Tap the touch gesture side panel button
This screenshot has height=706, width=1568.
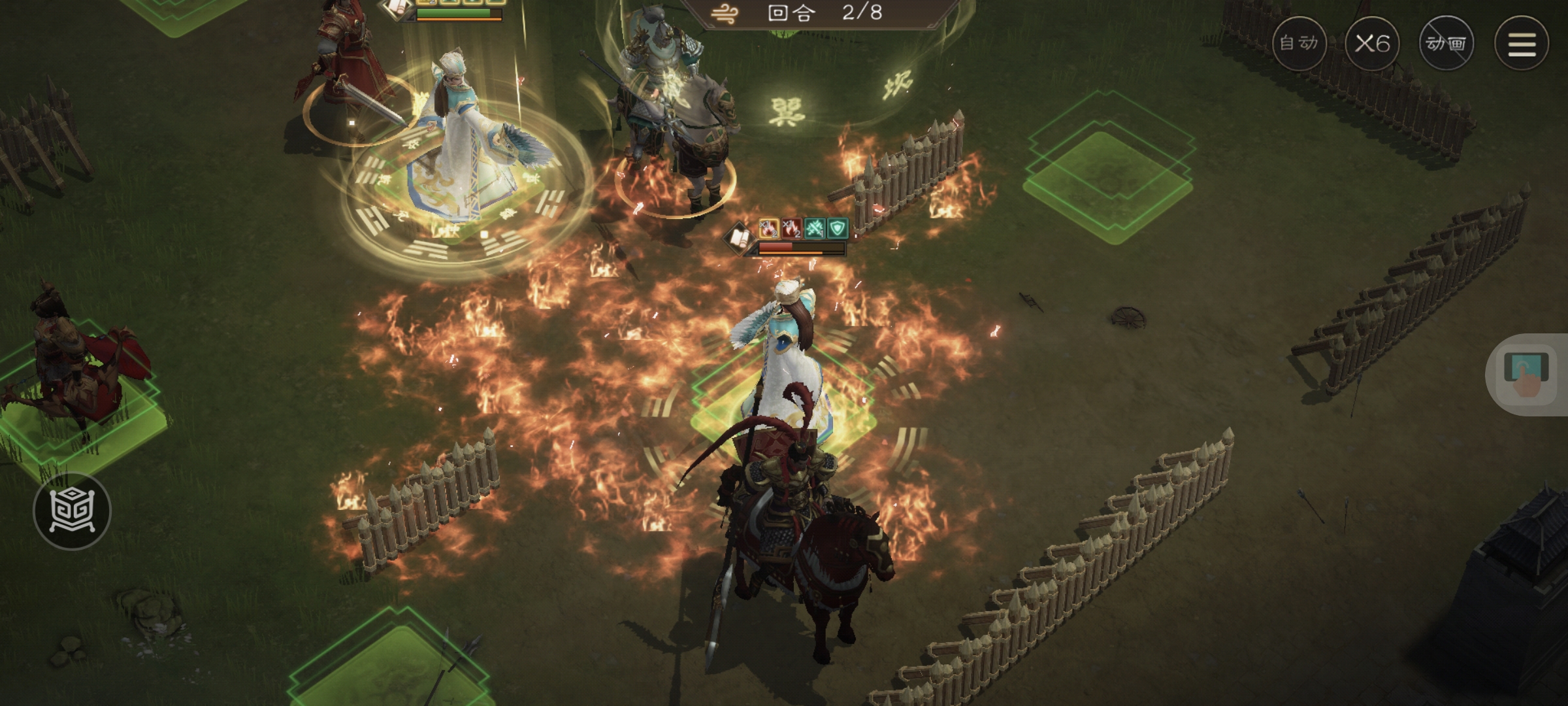click(1526, 375)
